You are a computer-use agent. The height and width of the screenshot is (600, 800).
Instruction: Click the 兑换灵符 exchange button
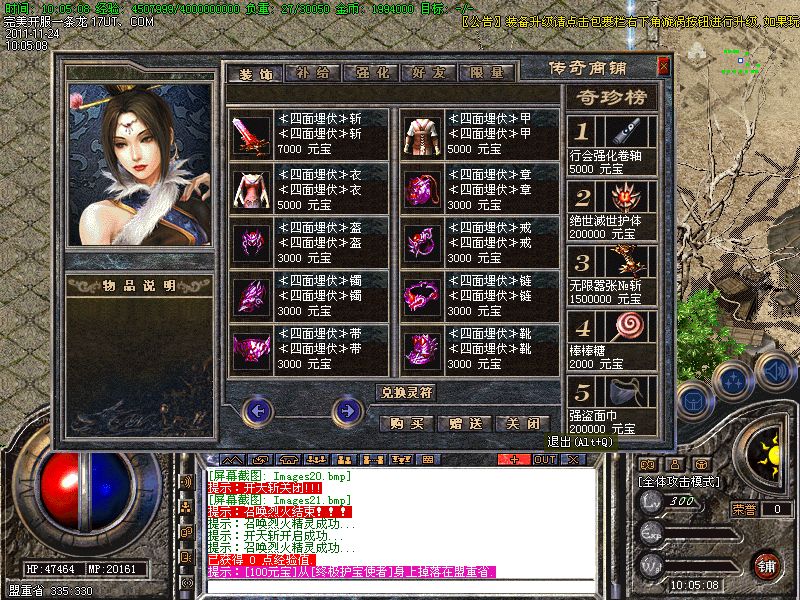[x=406, y=392]
